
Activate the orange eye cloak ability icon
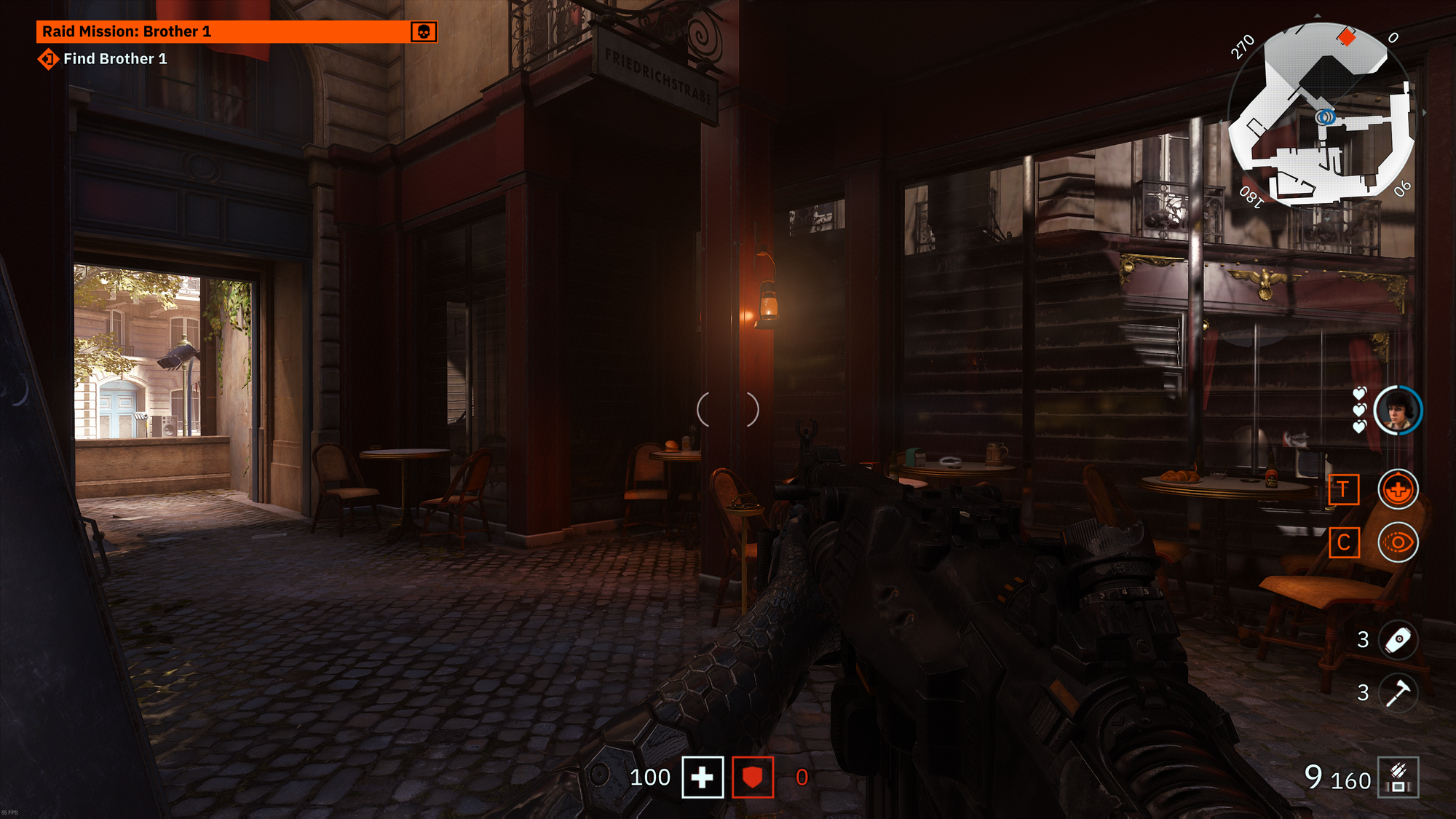click(1398, 542)
